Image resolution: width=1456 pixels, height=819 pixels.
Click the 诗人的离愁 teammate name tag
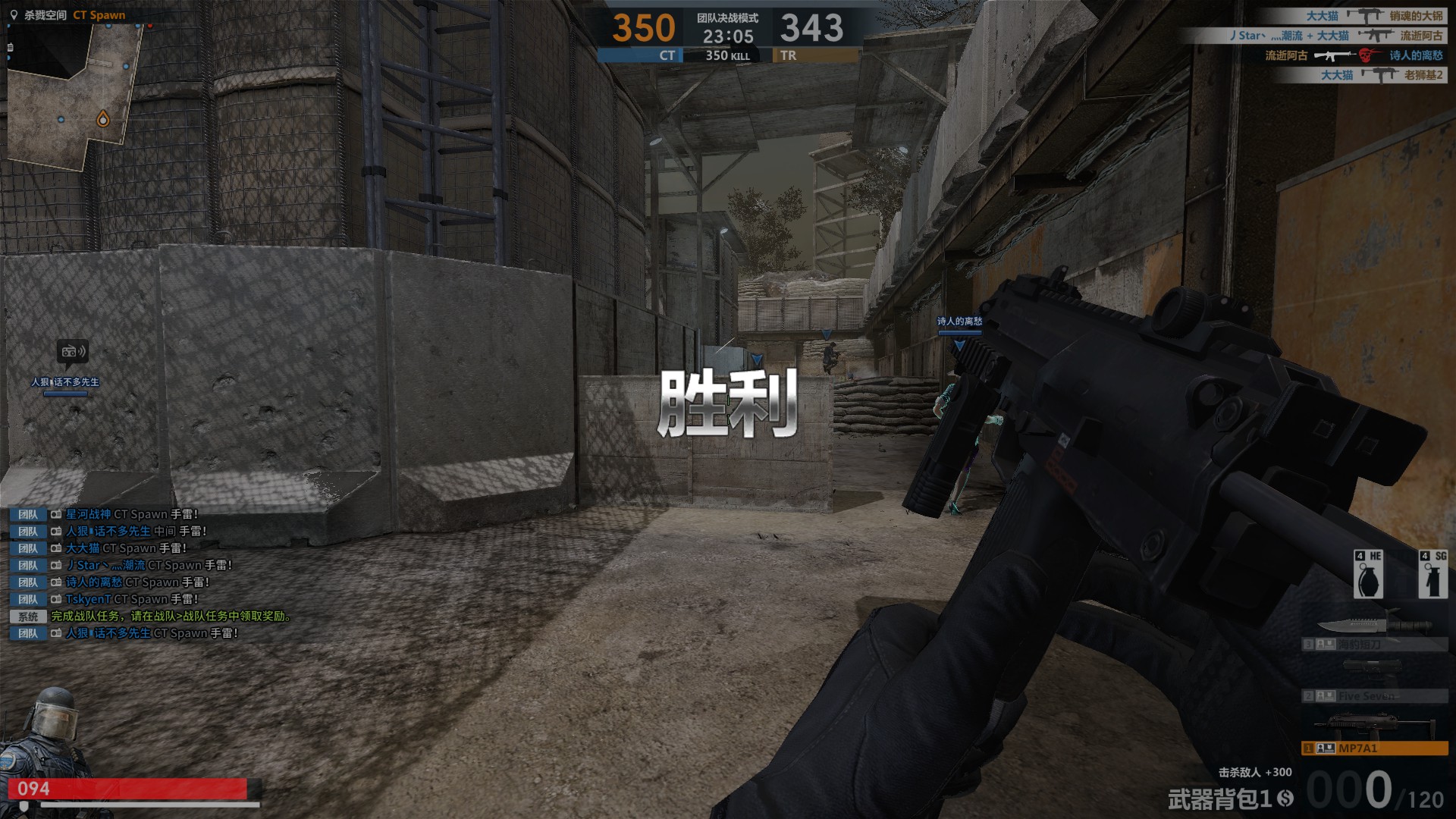coord(959,322)
